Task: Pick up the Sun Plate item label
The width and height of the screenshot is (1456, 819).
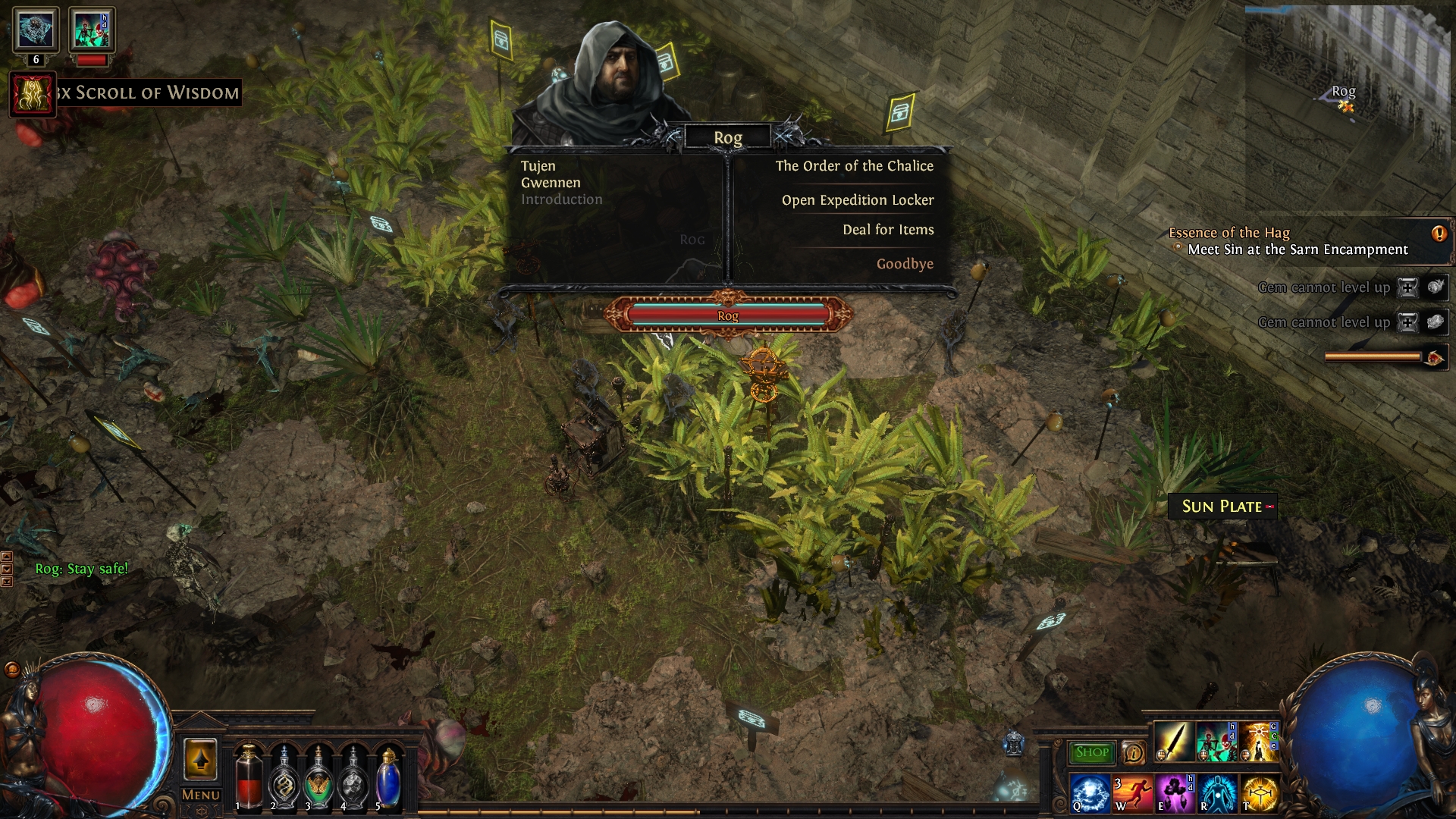Action: [1222, 507]
